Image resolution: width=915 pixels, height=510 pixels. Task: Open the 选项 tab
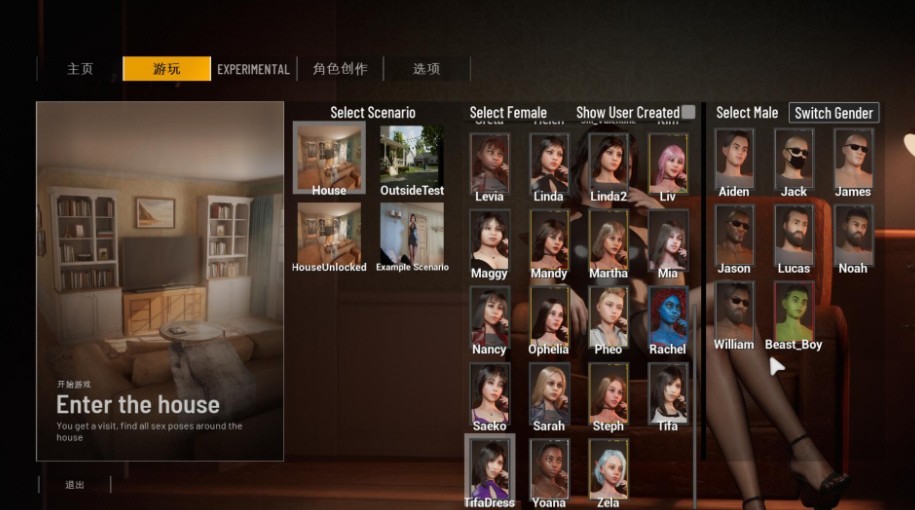[x=426, y=69]
